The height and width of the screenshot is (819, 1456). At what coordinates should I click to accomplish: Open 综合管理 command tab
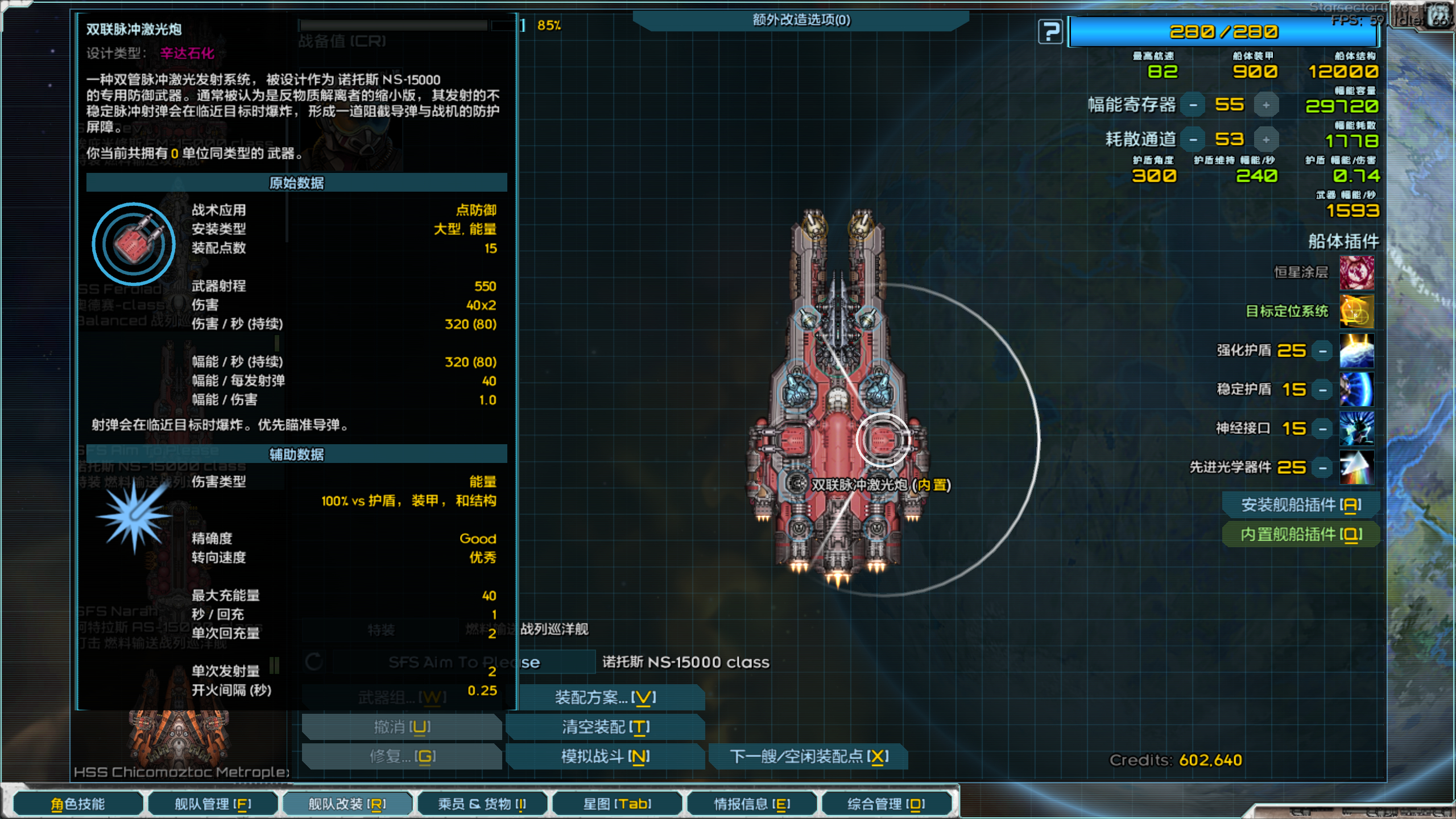[x=886, y=804]
